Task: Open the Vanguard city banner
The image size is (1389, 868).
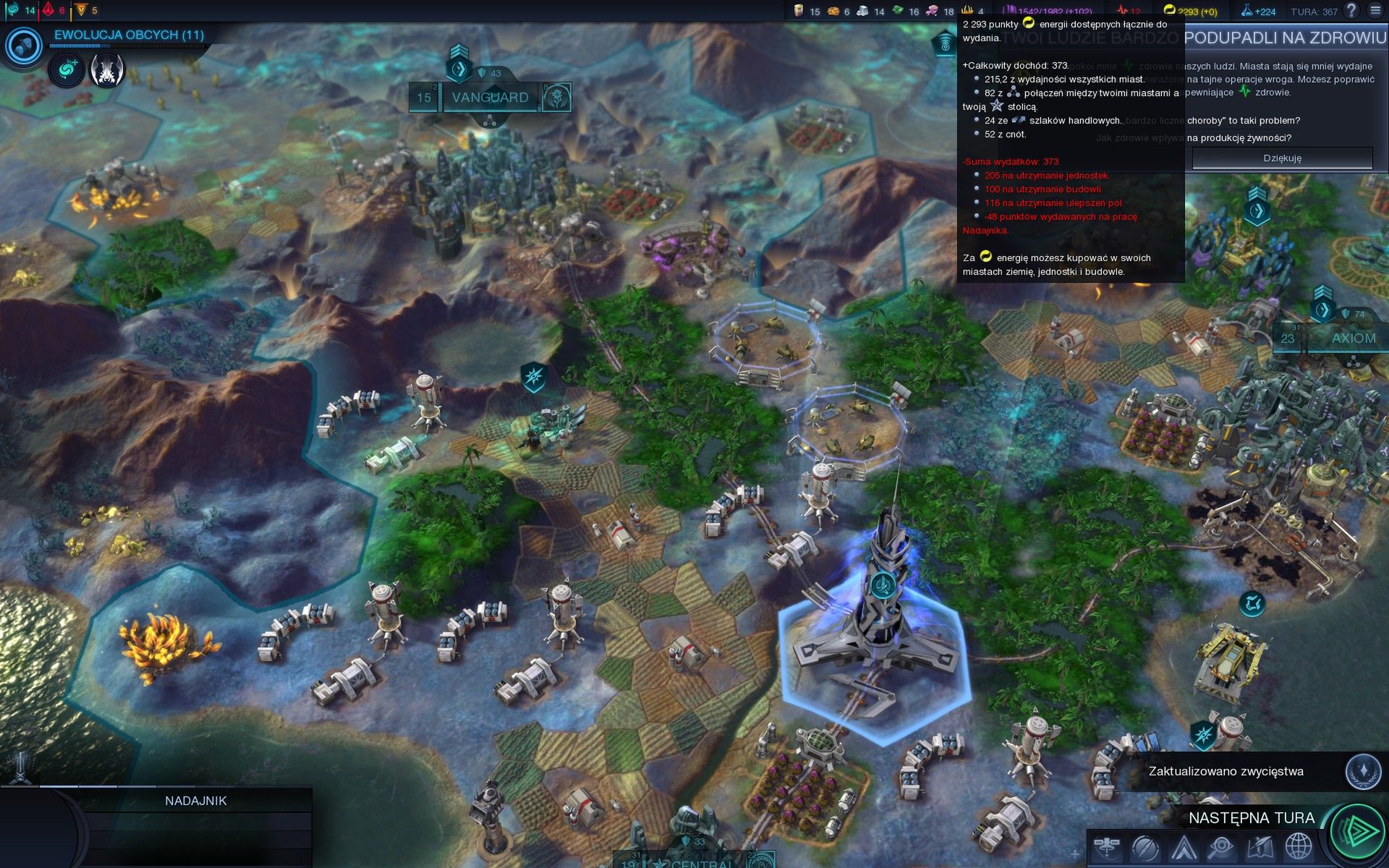Action: tap(490, 98)
